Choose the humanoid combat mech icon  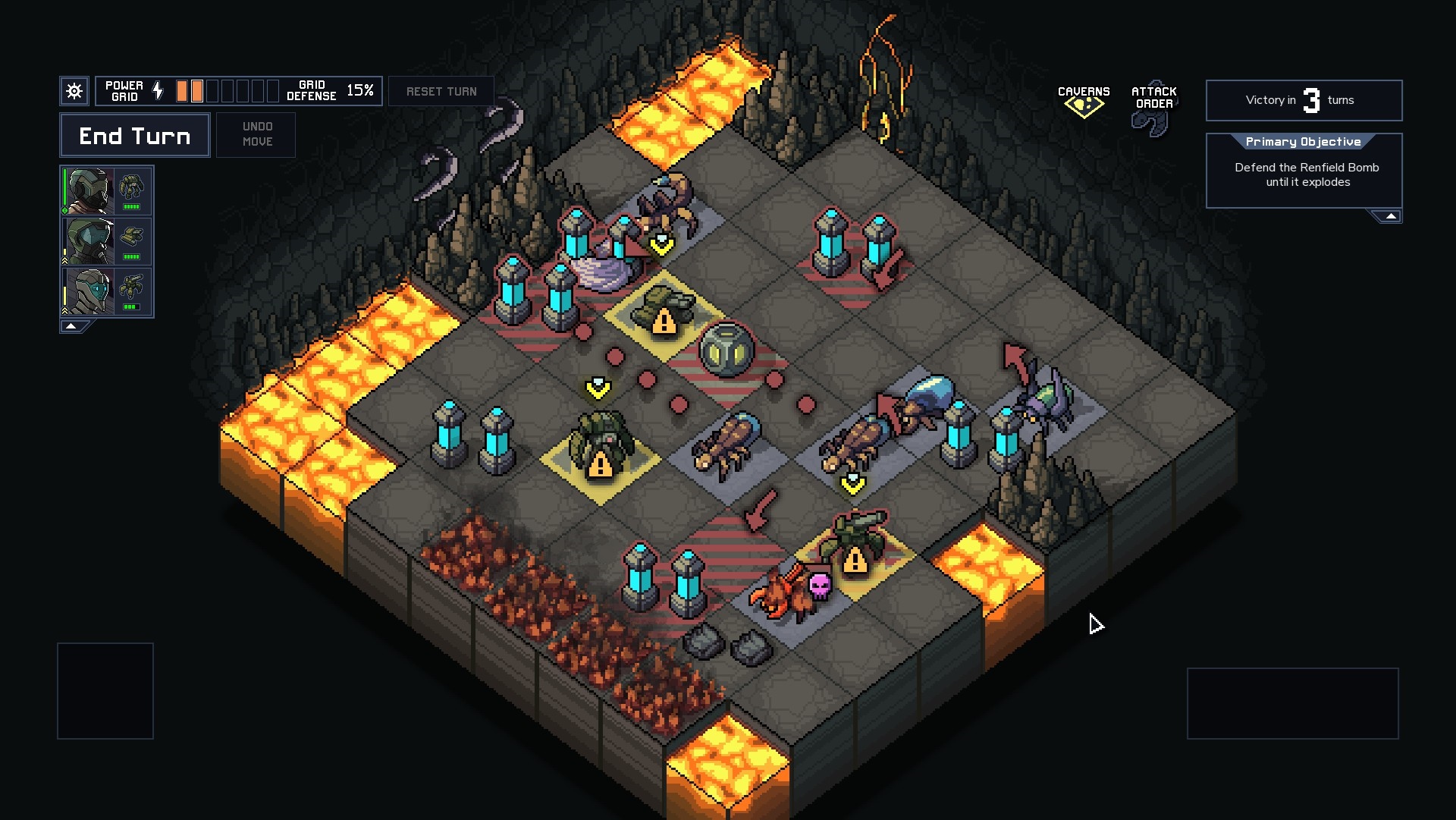[x=132, y=190]
